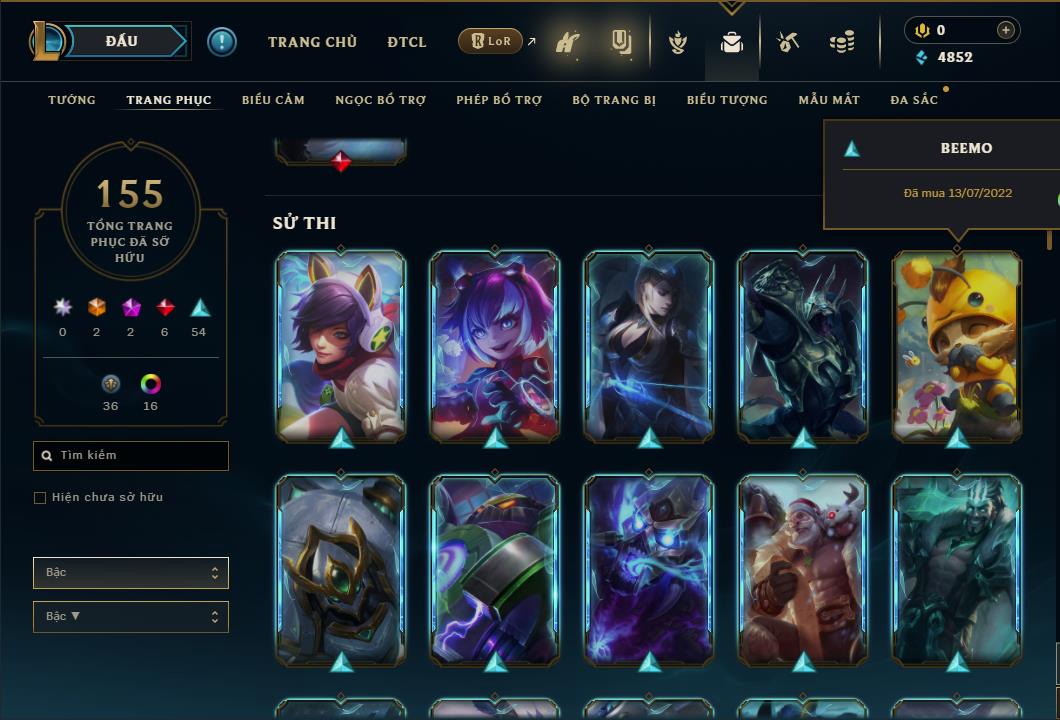Viewport: 1060px width, 720px height.
Task: Launch the LoR link button
Action: 490,41
